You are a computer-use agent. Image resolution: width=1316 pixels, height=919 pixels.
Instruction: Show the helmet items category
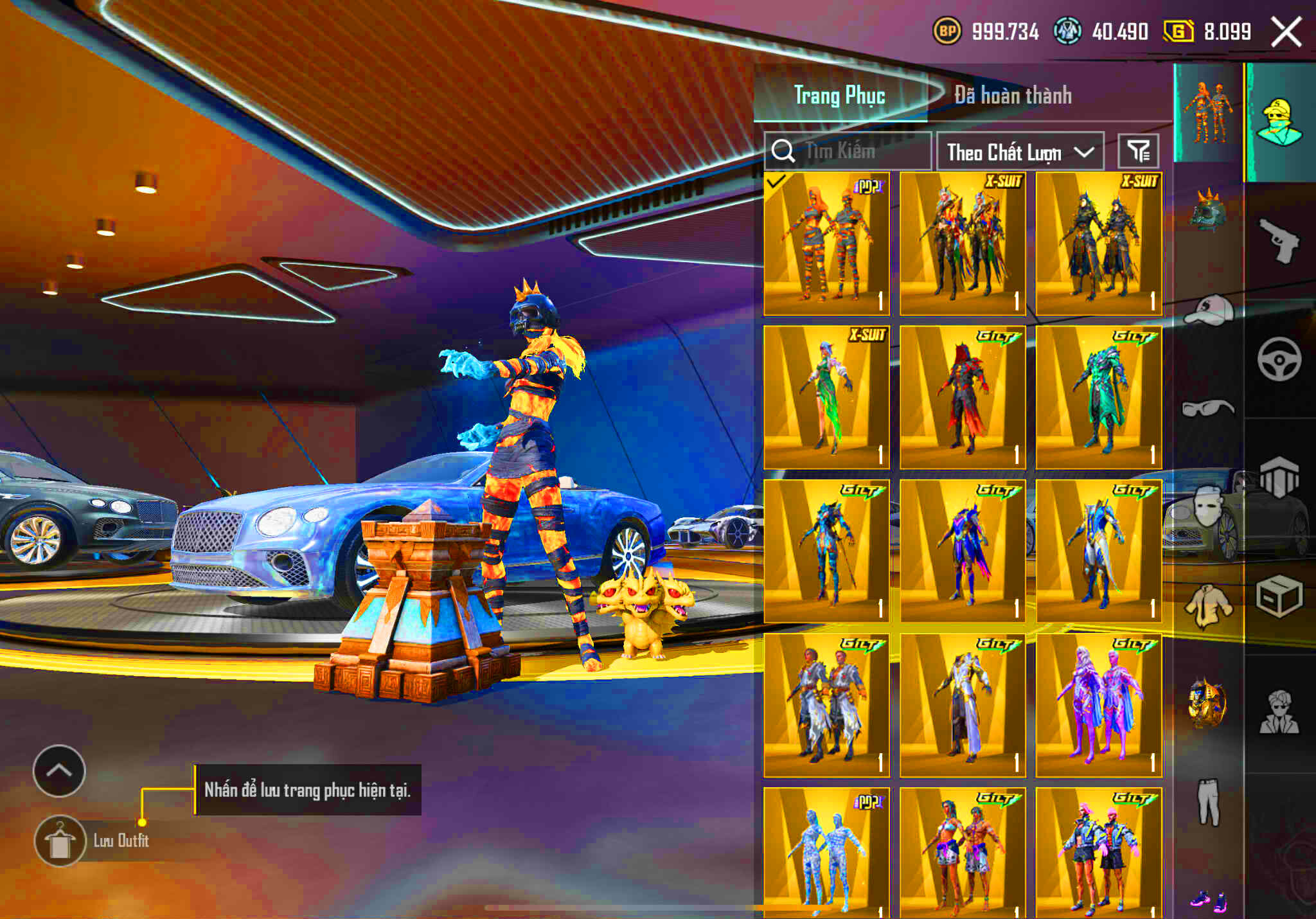pyautogui.click(x=1207, y=211)
